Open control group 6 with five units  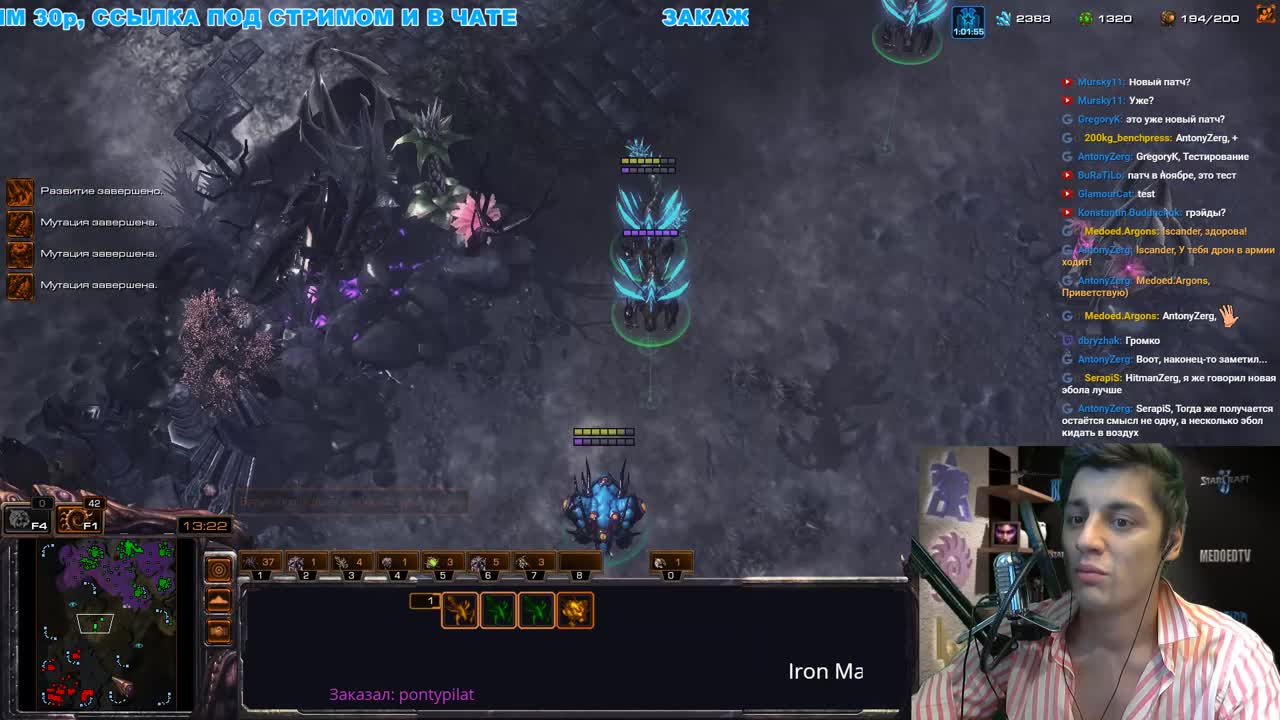pyautogui.click(x=487, y=564)
